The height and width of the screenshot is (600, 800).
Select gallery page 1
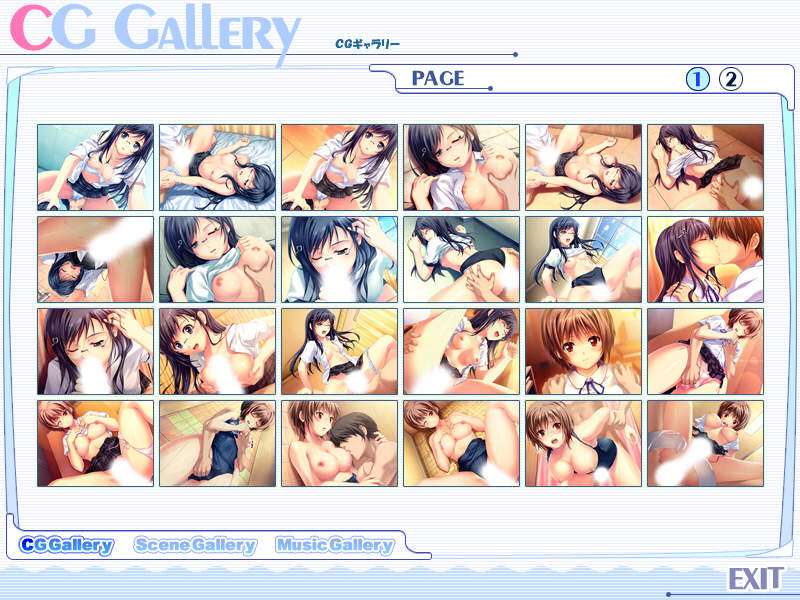pyautogui.click(x=697, y=79)
